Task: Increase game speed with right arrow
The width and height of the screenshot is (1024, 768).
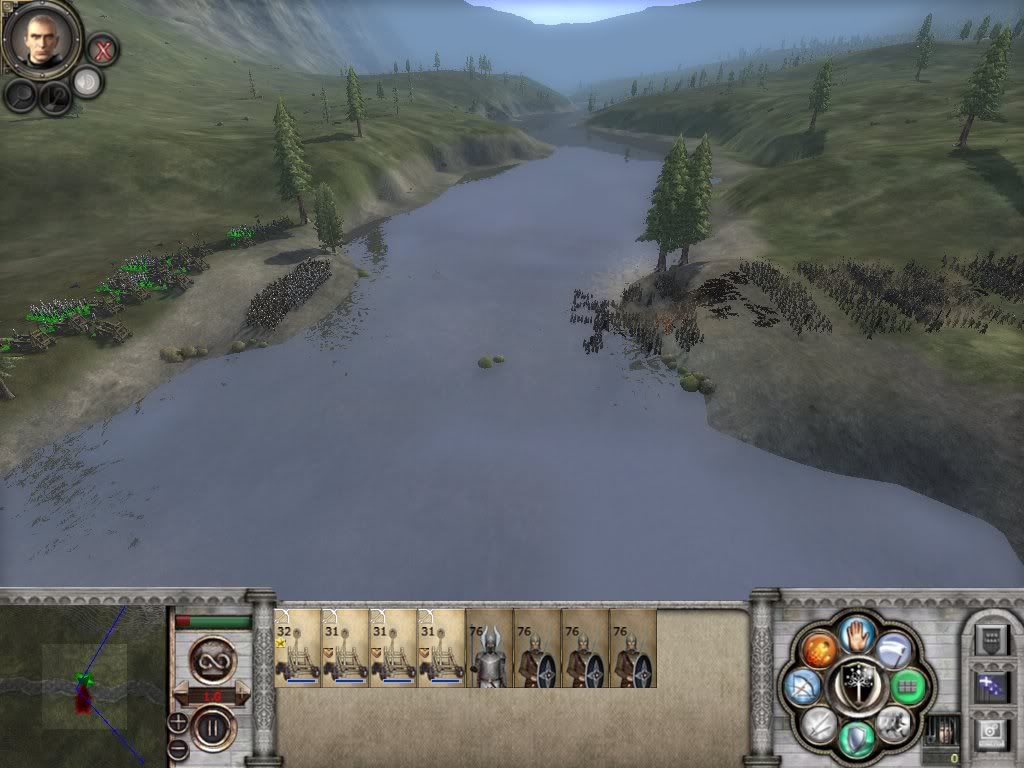Action: tap(242, 694)
